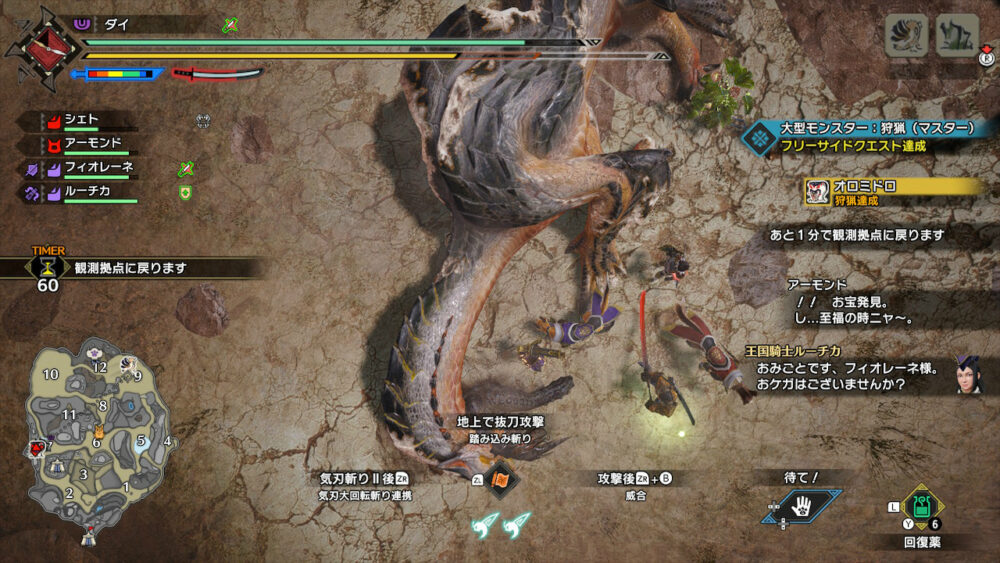Screen dimensions: 1000x563
Task: Click the first monster icon in the top-right corner
Action: pos(906,35)
